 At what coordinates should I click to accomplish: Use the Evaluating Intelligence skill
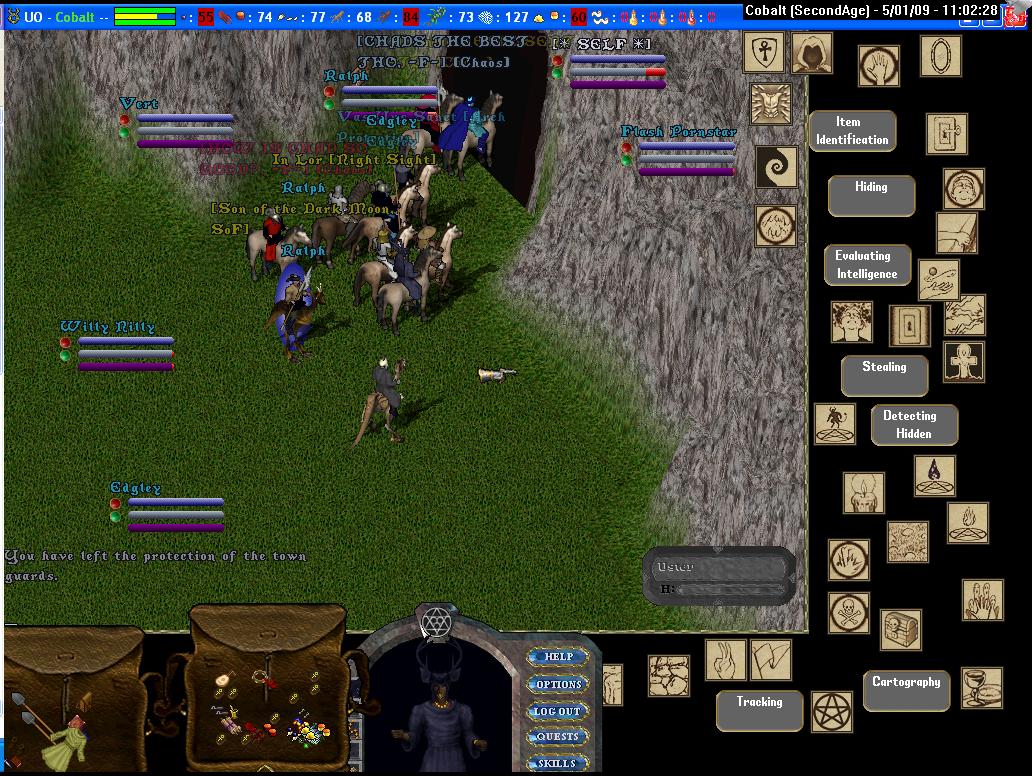[x=867, y=265]
